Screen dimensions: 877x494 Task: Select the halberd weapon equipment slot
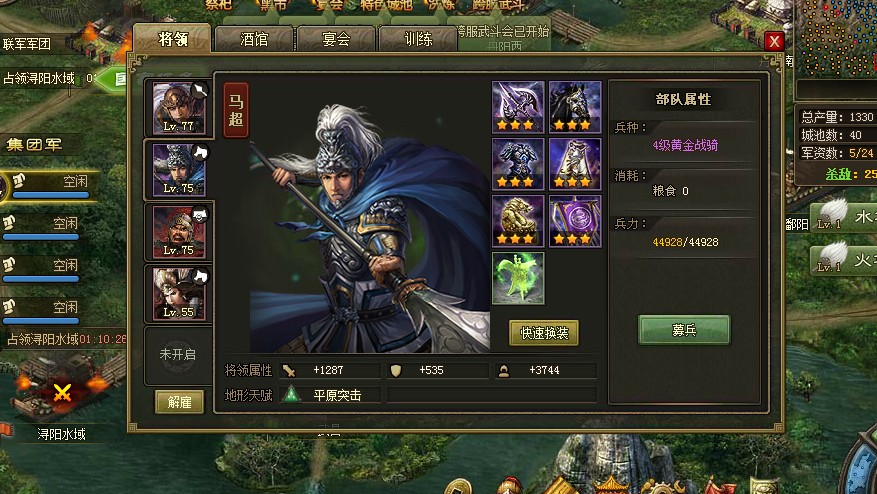[x=518, y=107]
